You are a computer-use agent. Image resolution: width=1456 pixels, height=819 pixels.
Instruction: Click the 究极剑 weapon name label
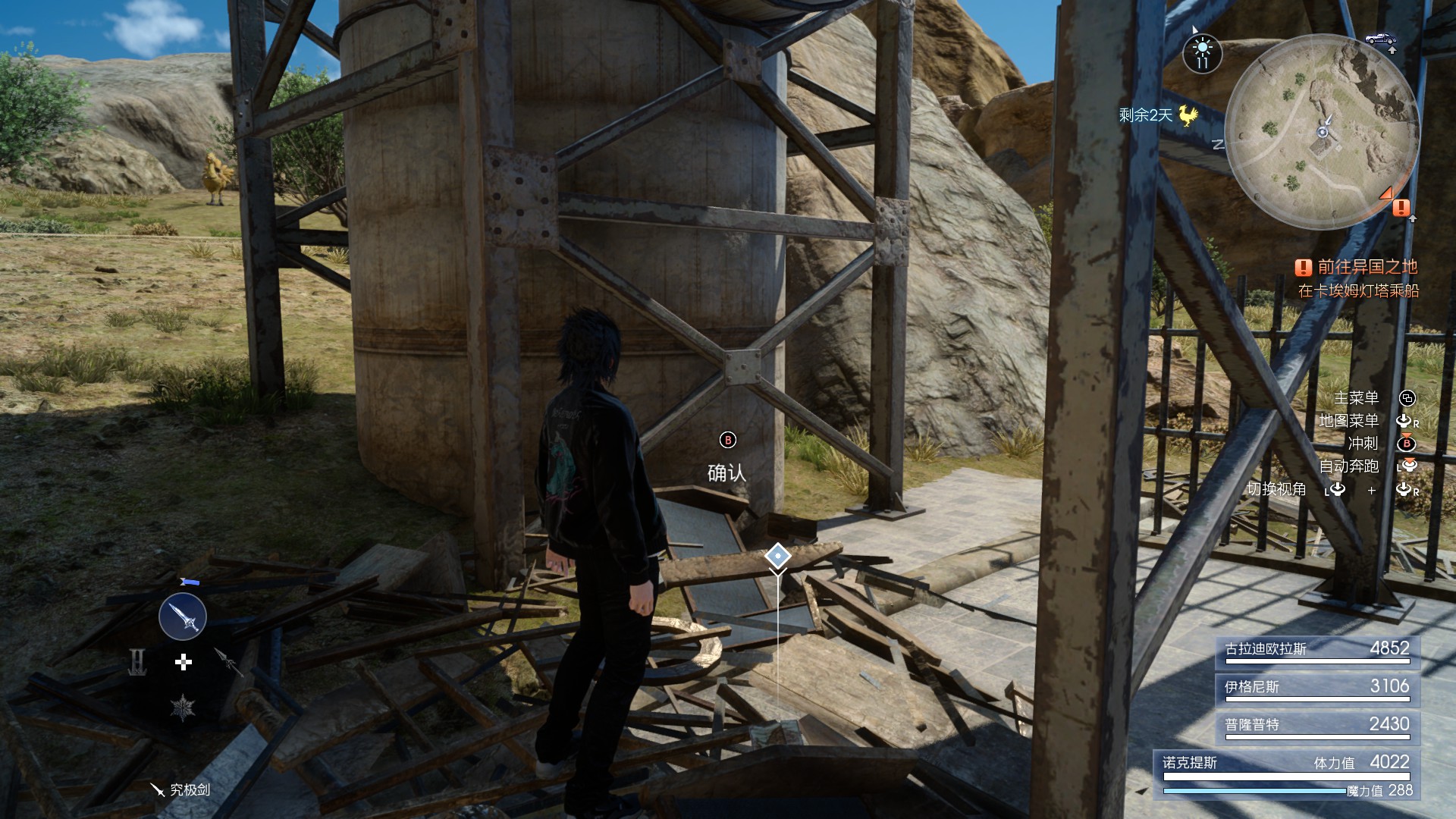pos(180,789)
